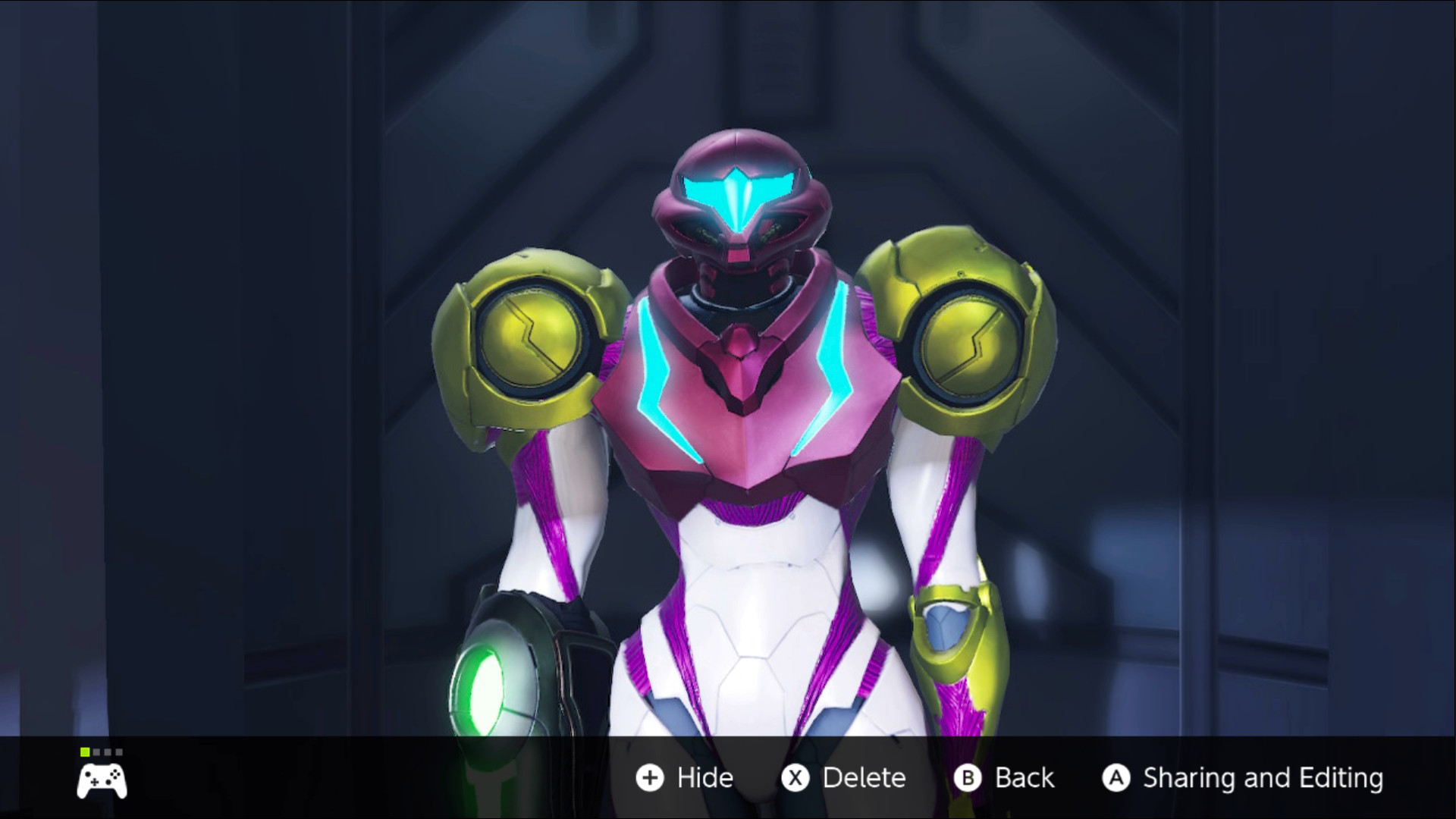
Task: Click the second gray page indicator square
Action: click(96, 752)
